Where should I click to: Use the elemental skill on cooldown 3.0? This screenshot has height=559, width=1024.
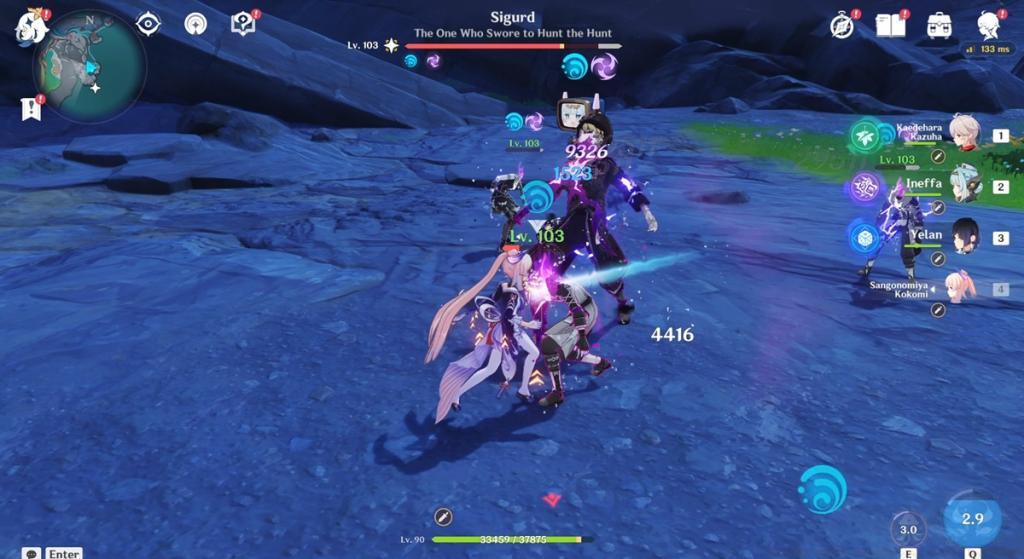[908, 529]
